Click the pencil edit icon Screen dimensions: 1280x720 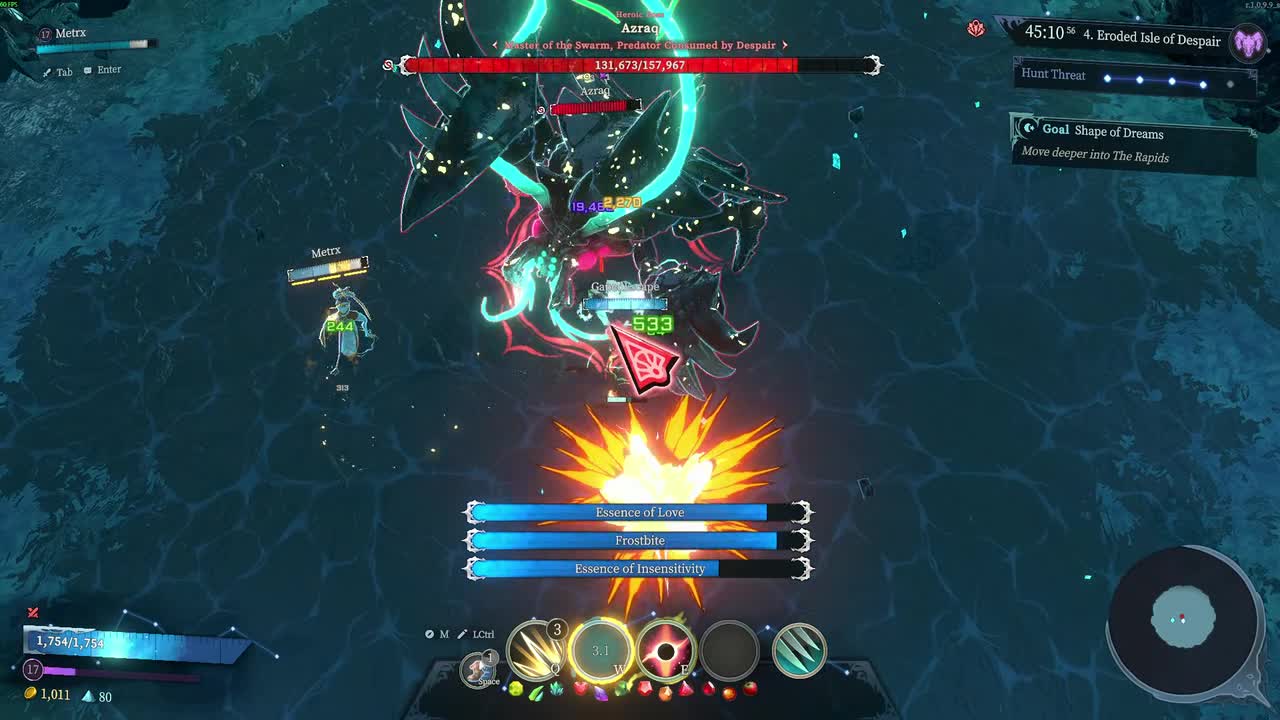tap(462, 634)
